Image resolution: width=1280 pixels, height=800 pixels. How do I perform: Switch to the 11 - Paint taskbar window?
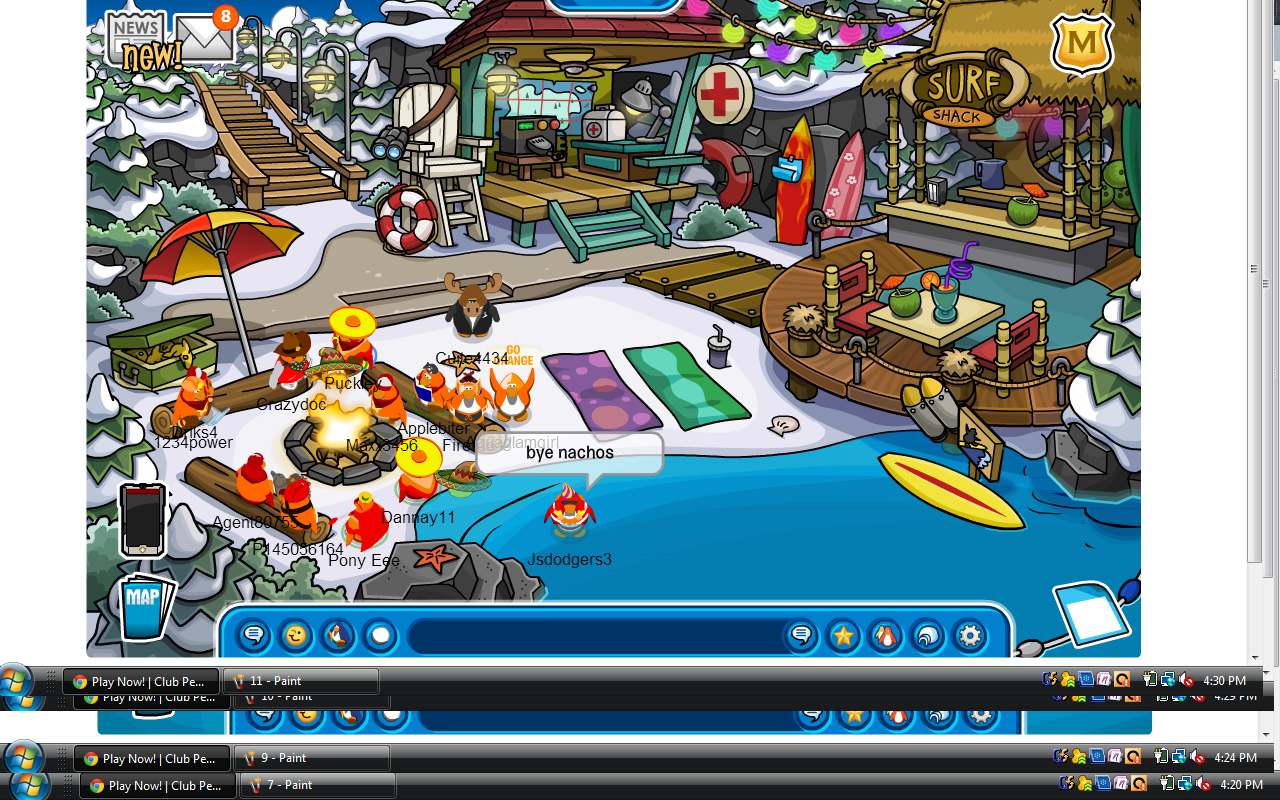[300, 681]
